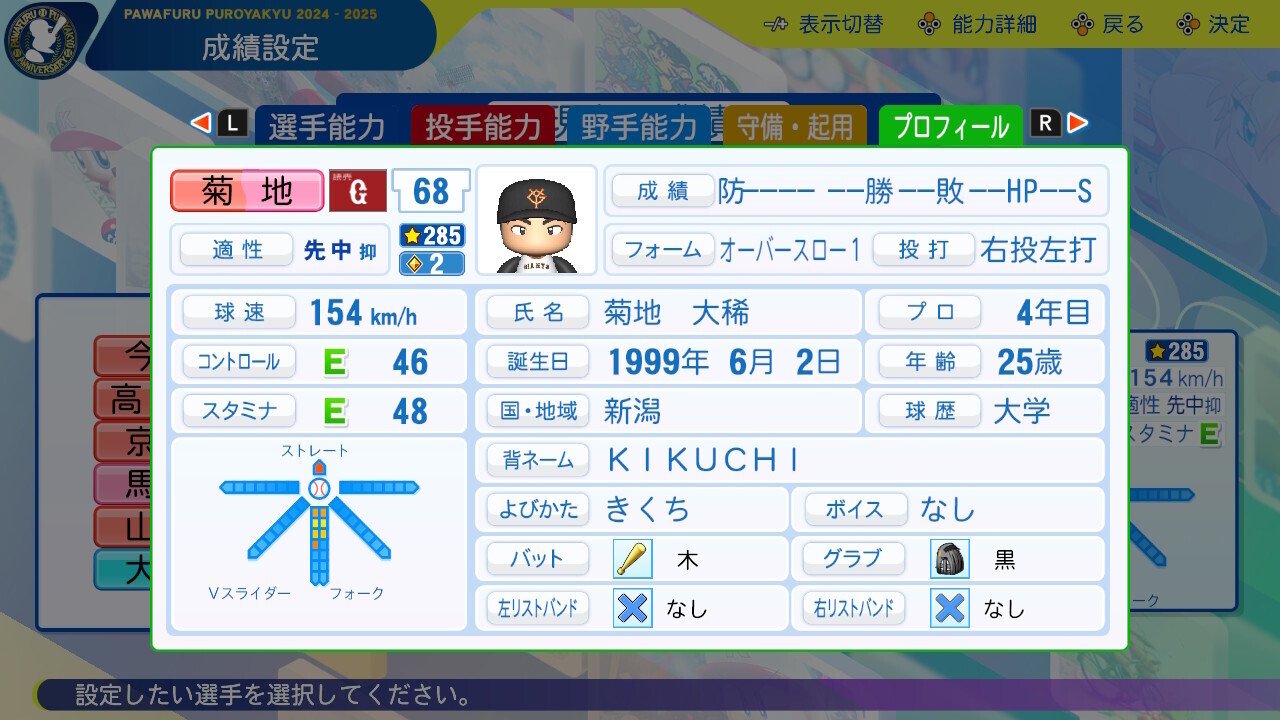Toggle the ボイス setting from なし
Image resolution: width=1280 pixels, height=720 pixels.
point(946,509)
